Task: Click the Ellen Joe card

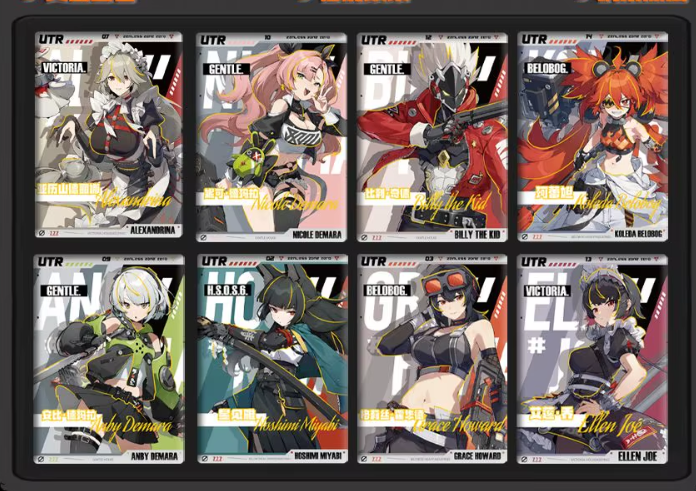Action: click(x=592, y=359)
